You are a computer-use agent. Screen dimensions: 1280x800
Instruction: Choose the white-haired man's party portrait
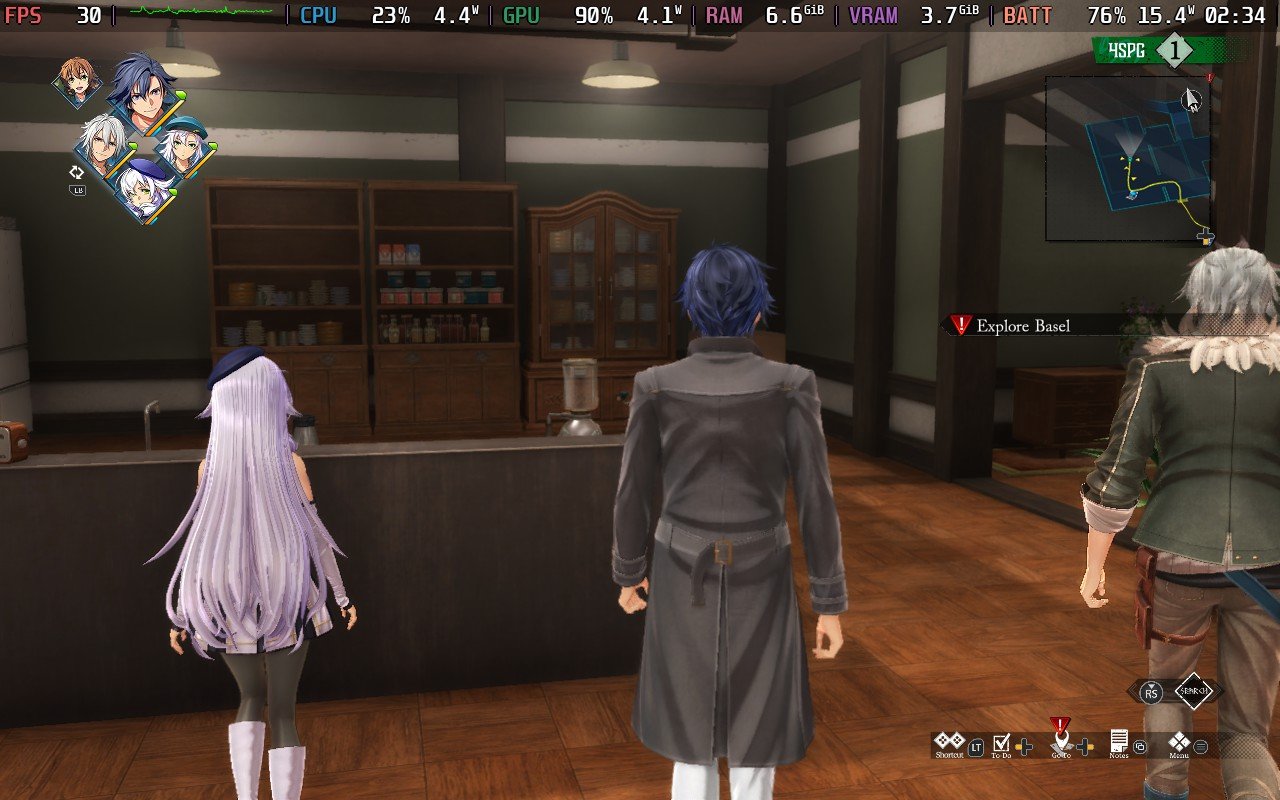103,146
